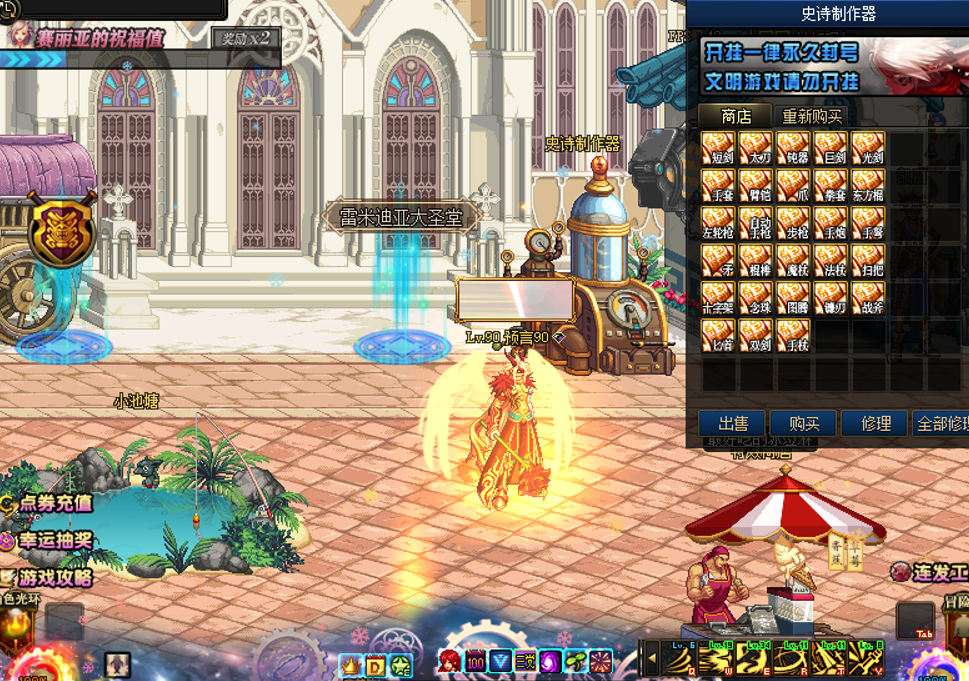Image resolution: width=969 pixels, height=681 pixels.
Task: Click the 魔杖 item in the shop grid
Action: [793, 261]
